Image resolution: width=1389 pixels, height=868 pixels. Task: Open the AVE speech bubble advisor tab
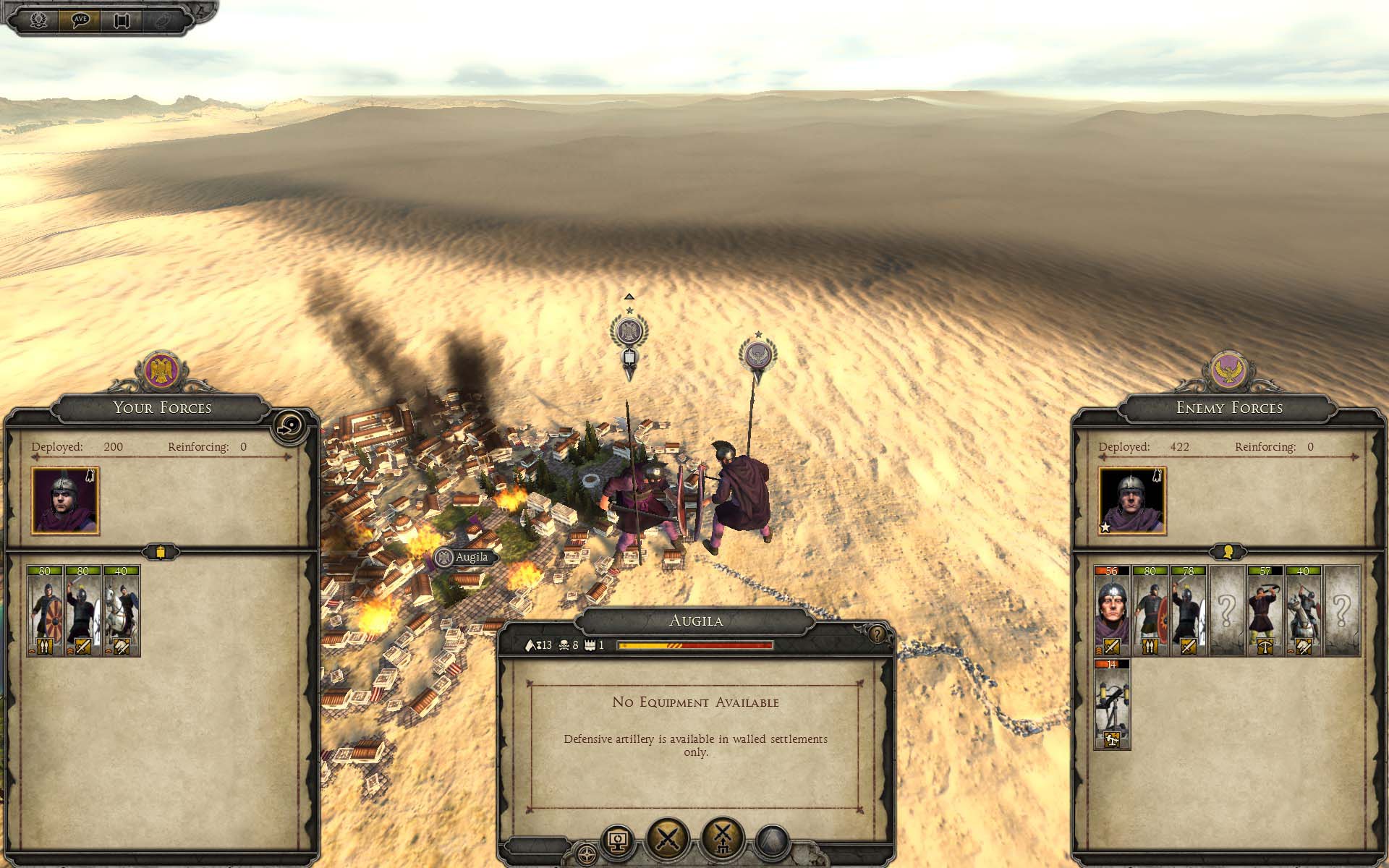[80, 20]
